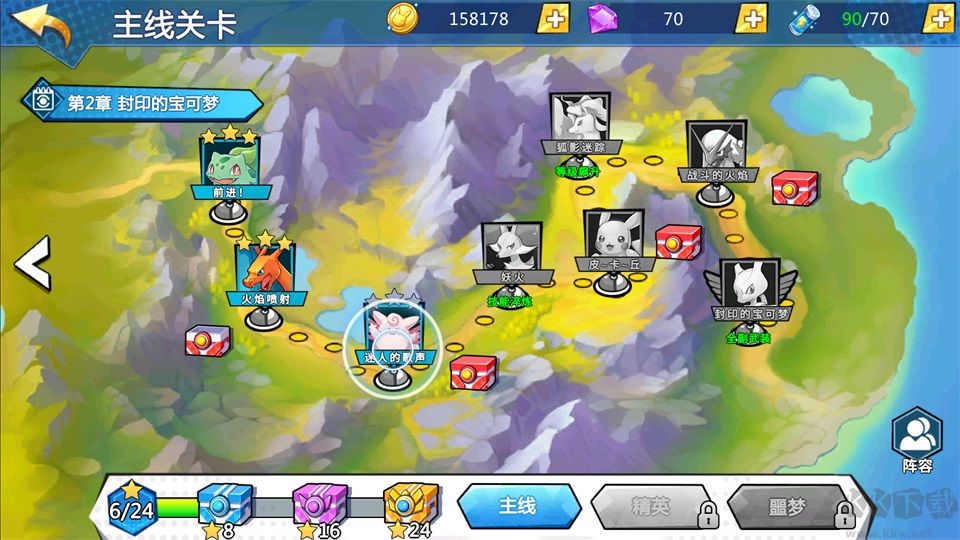Go to the previous chapter with the white arrow
This screenshot has width=960, height=540.
(32, 263)
